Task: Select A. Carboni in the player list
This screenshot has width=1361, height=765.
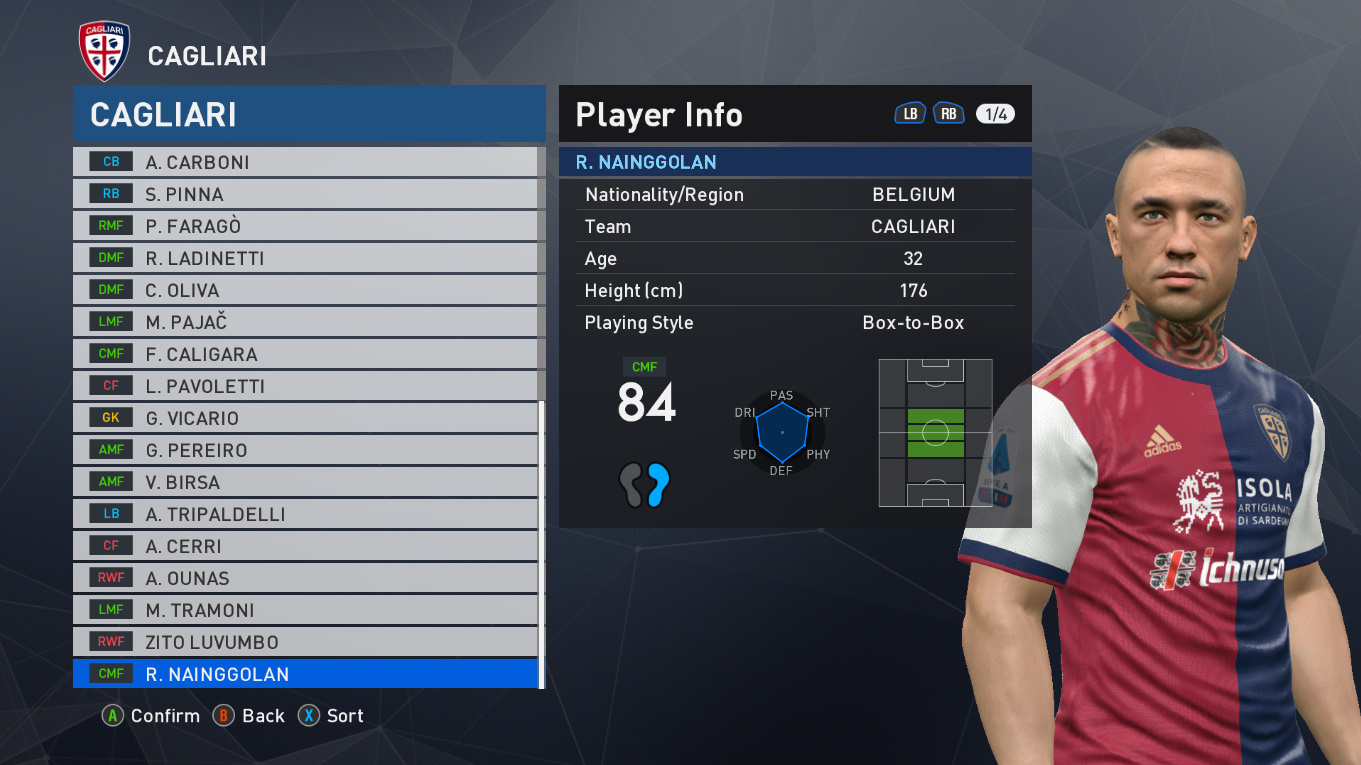Action: [305, 162]
